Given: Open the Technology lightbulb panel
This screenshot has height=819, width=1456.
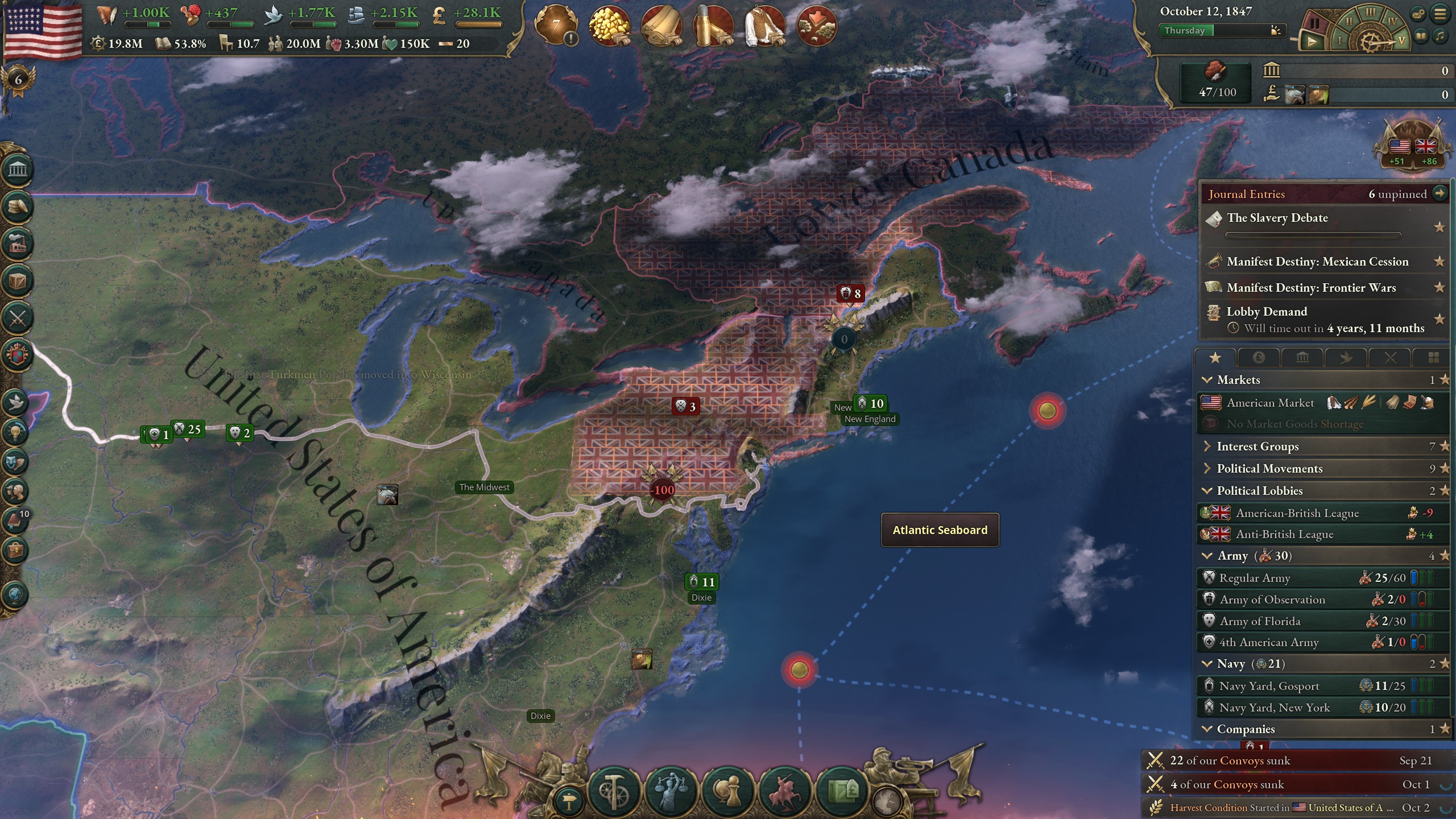Looking at the screenshot, I should pos(15,432).
